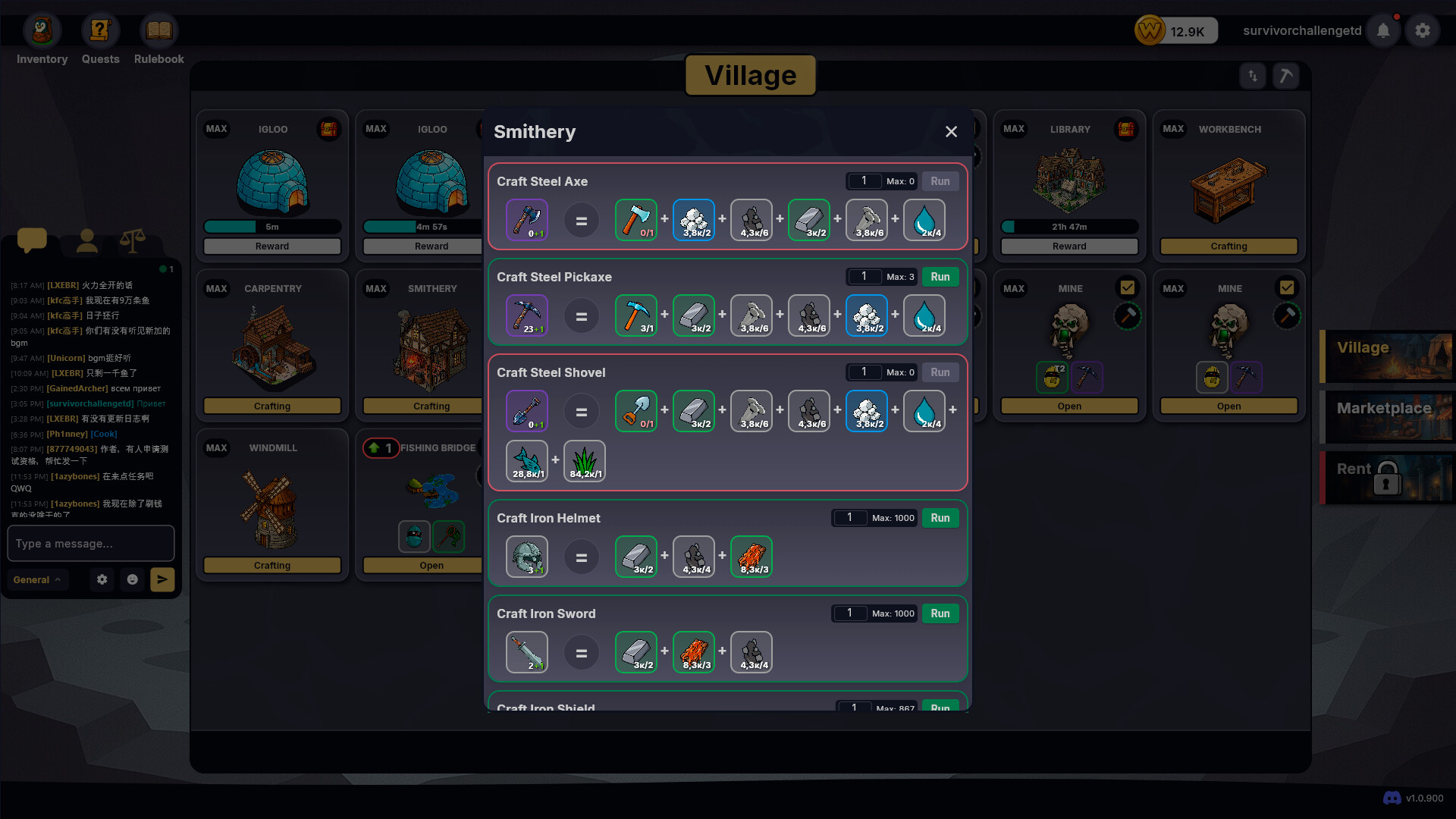Viewport: 1456px width, 819px height.
Task: Claim the Reward on the first IGLOO
Action: (271, 246)
